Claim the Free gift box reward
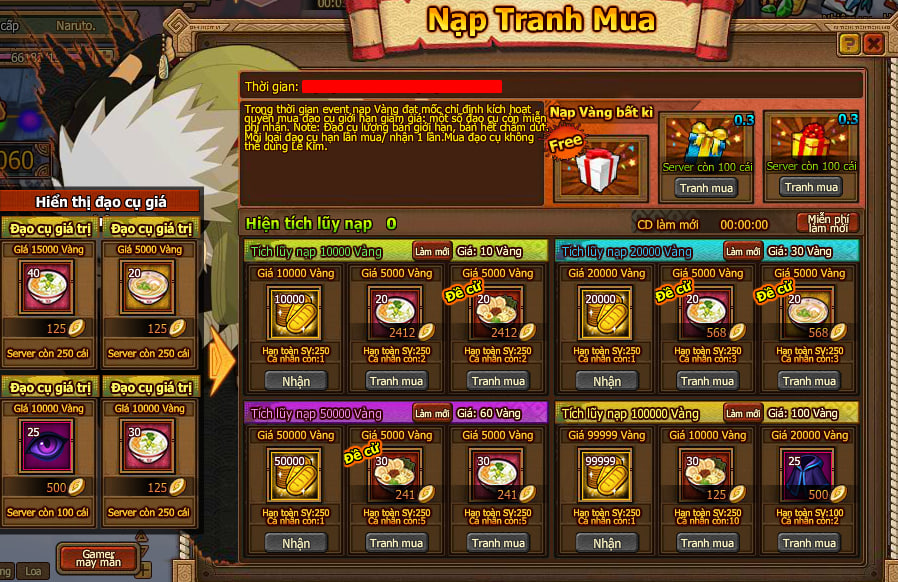Image resolution: width=898 pixels, height=582 pixels. [600, 166]
